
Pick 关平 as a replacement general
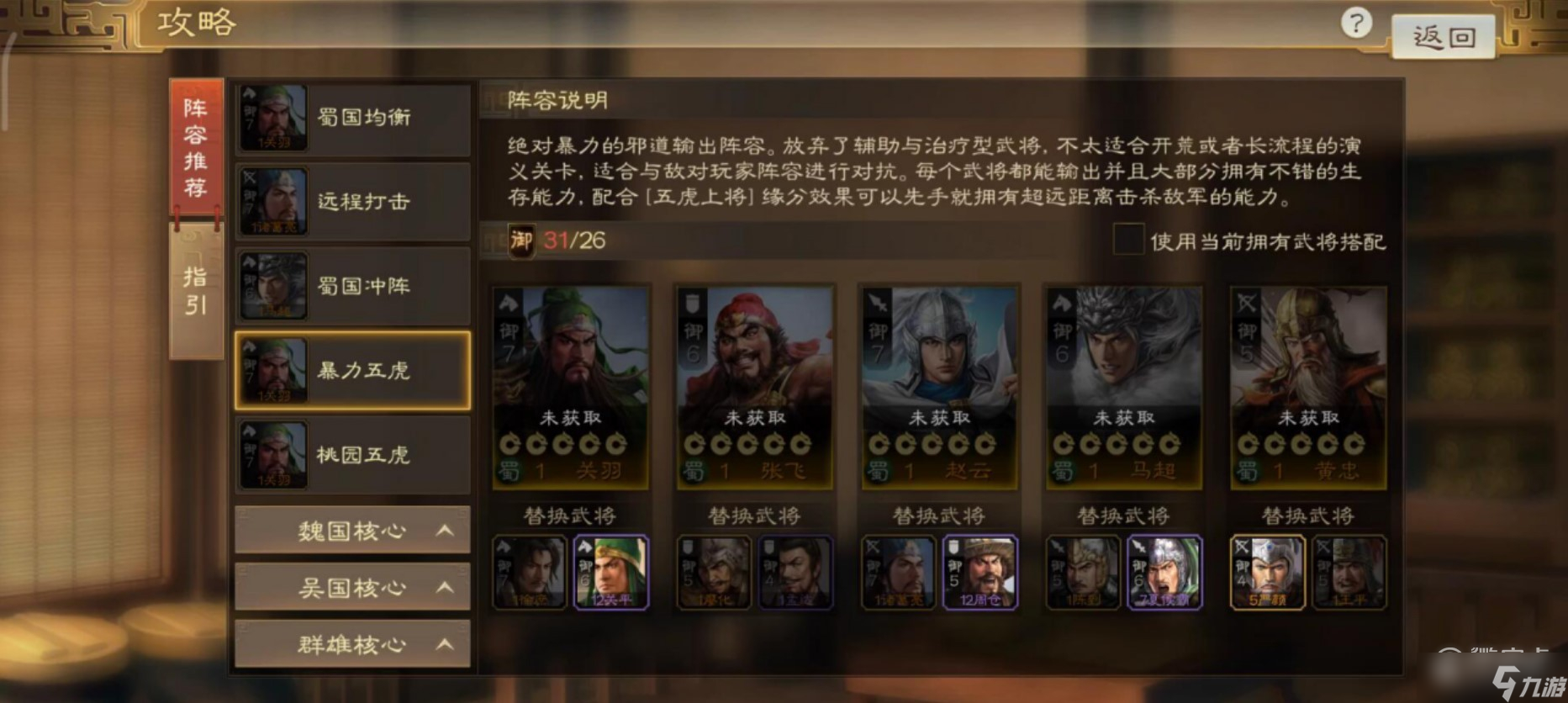pos(612,573)
